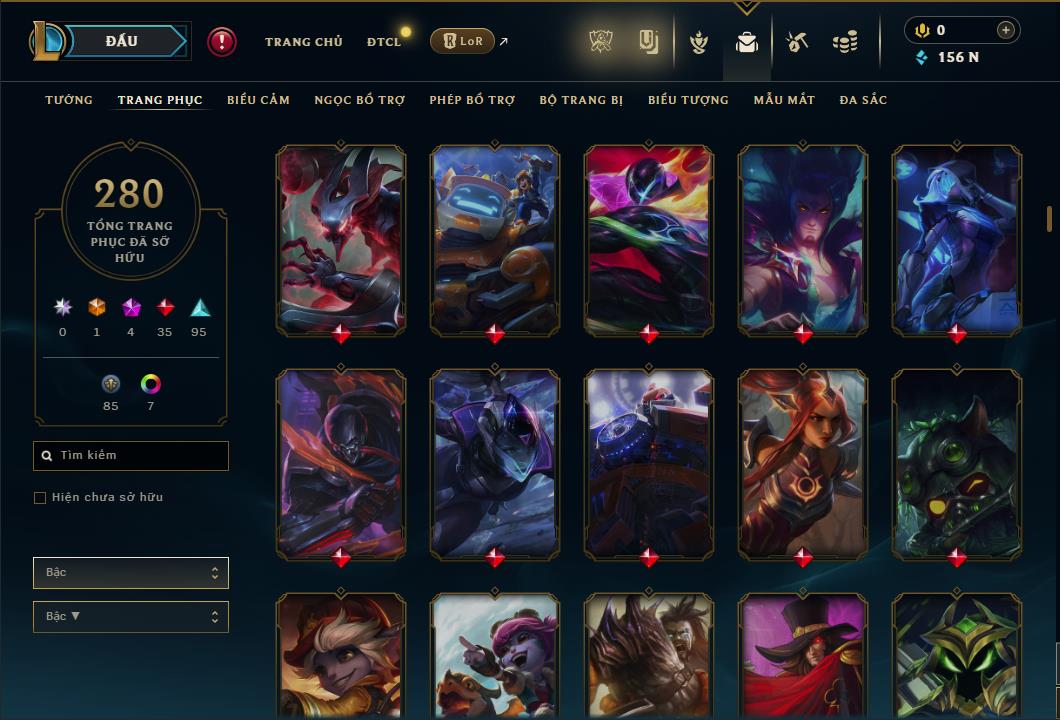Image resolution: width=1060 pixels, height=720 pixels.
Task: View the ĐA SẮC chromas tab
Action: pos(863,100)
